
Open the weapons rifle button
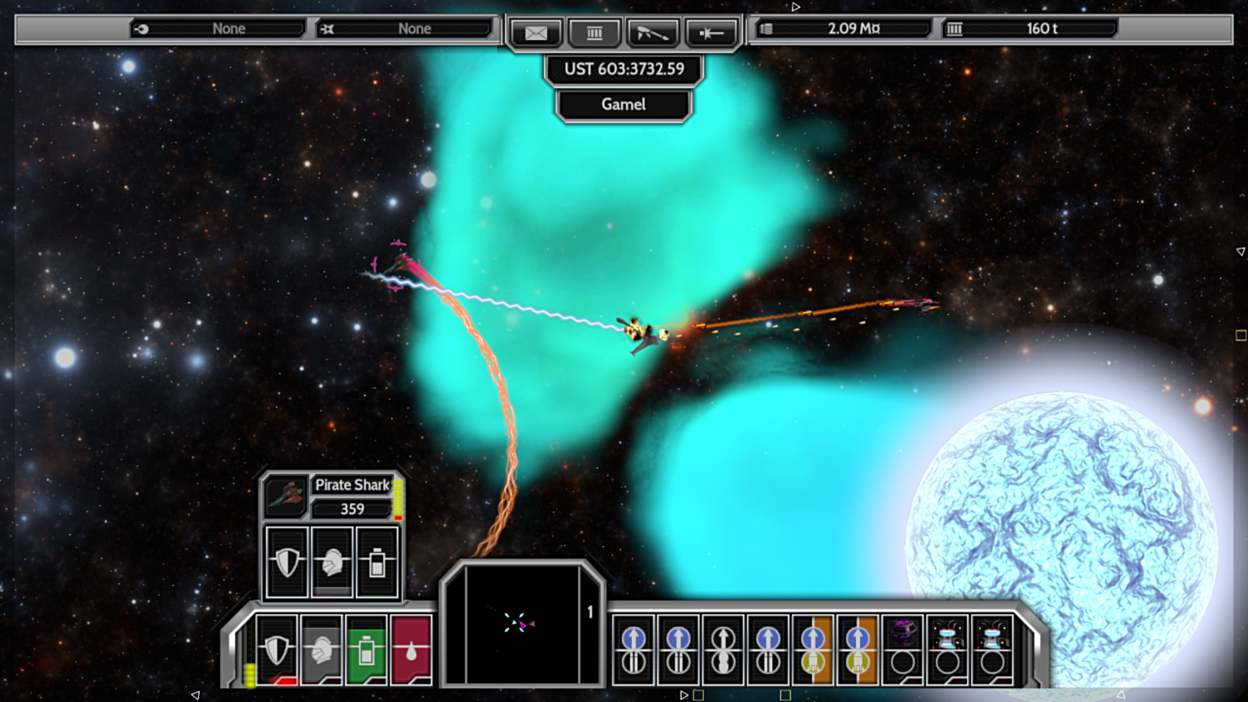tap(652, 33)
